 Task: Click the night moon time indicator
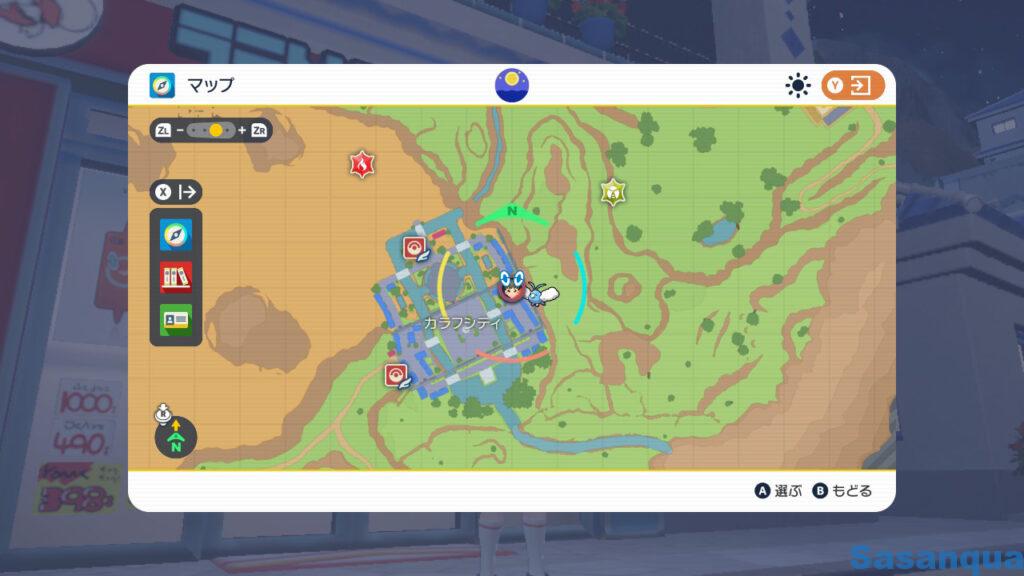coord(512,84)
